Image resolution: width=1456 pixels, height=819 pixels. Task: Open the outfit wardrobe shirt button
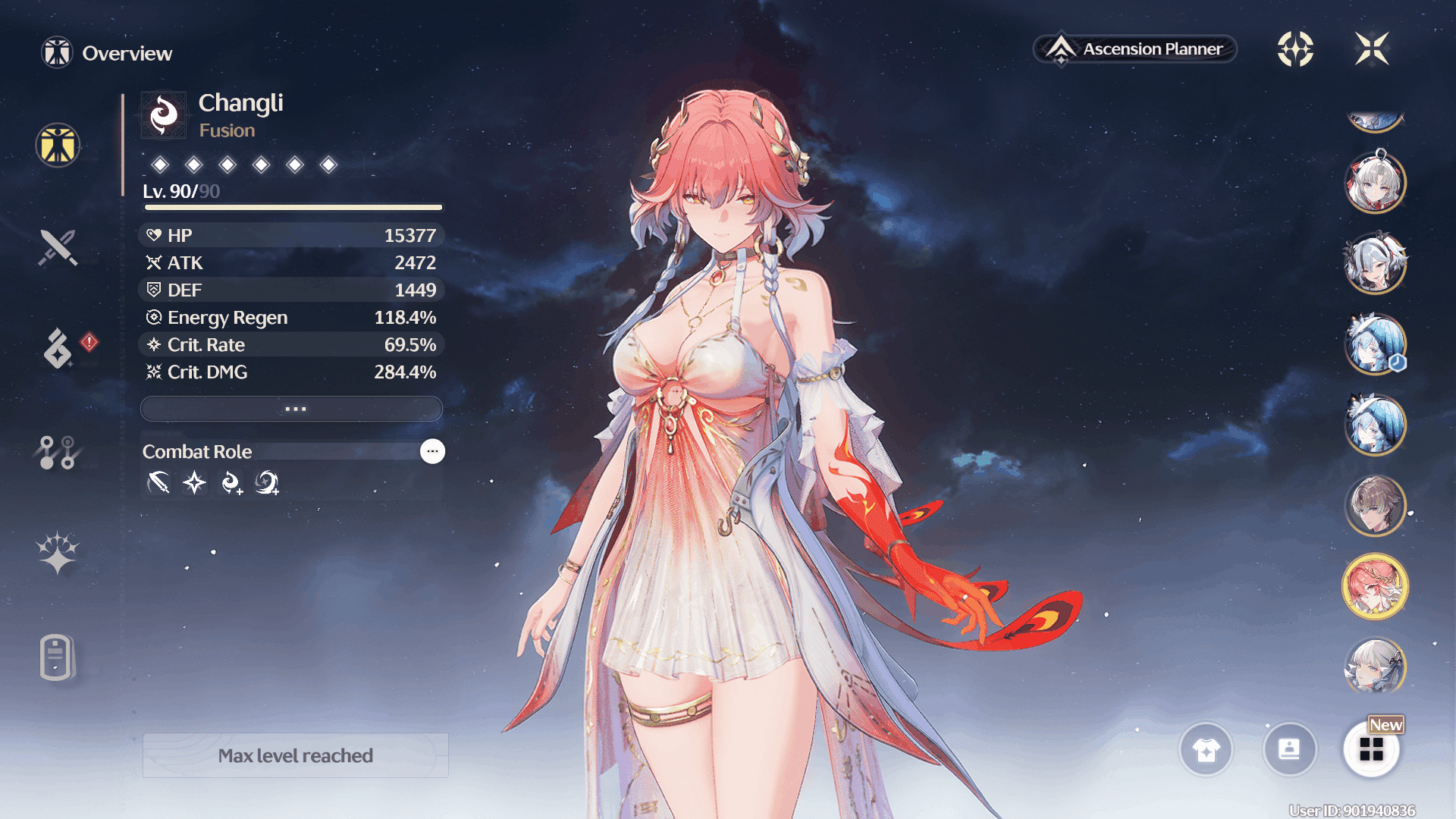click(1206, 750)
